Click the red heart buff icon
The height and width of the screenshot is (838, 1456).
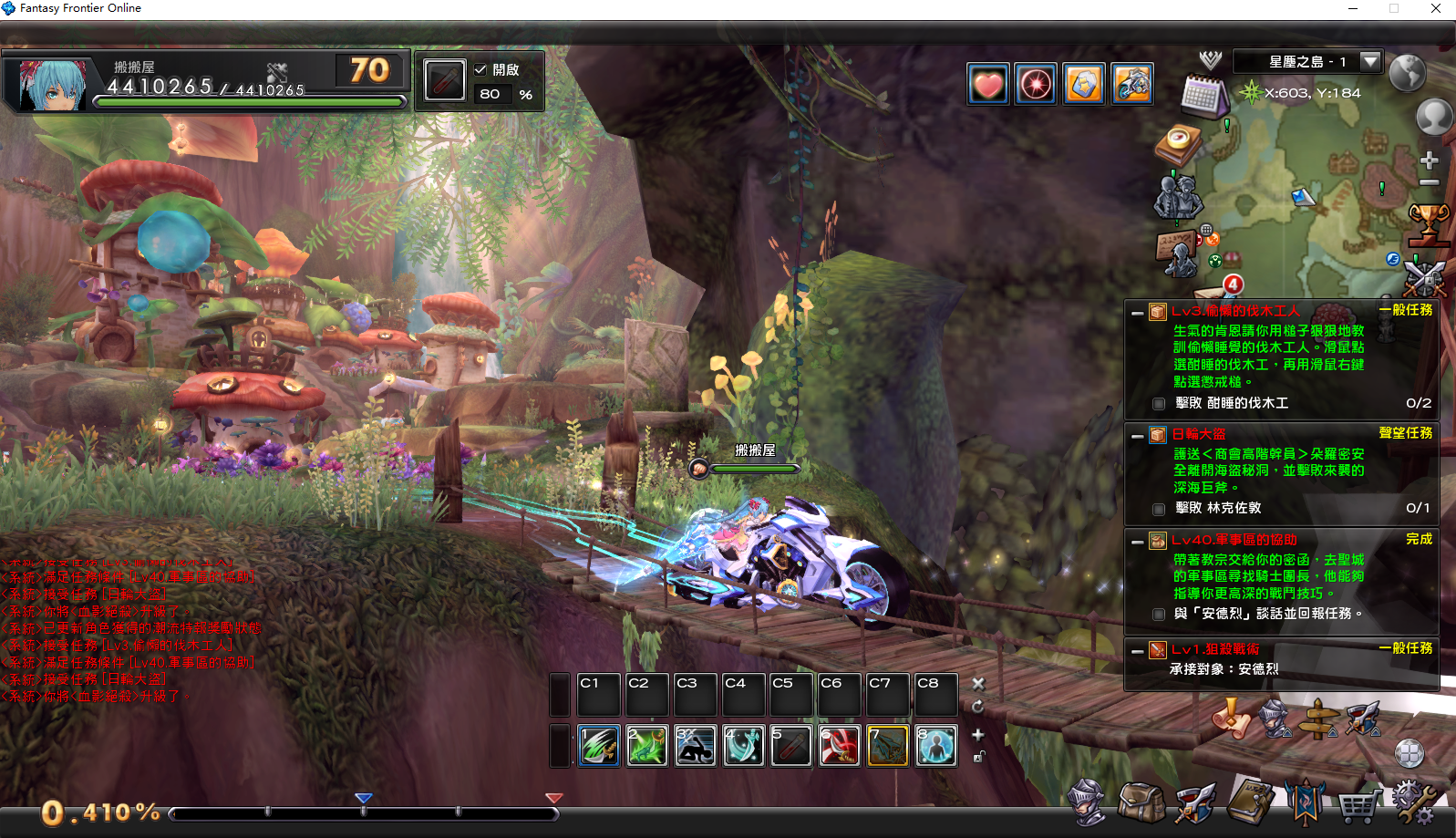tap(988, 85)
